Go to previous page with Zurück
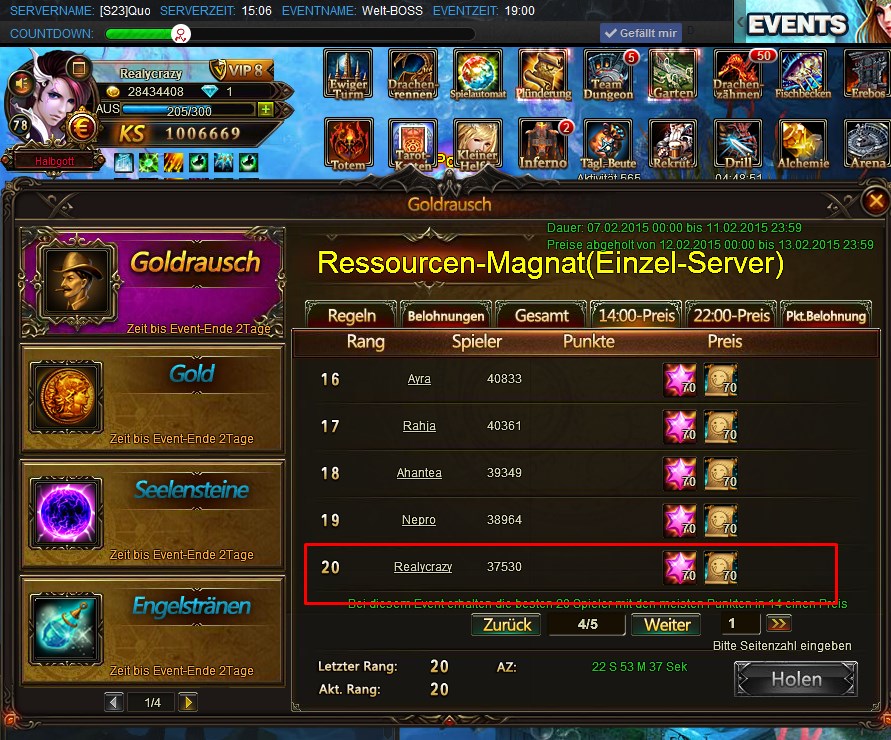The width and height of the screenshot is (891, 740). pyautogui.click(x=505, y=625)
